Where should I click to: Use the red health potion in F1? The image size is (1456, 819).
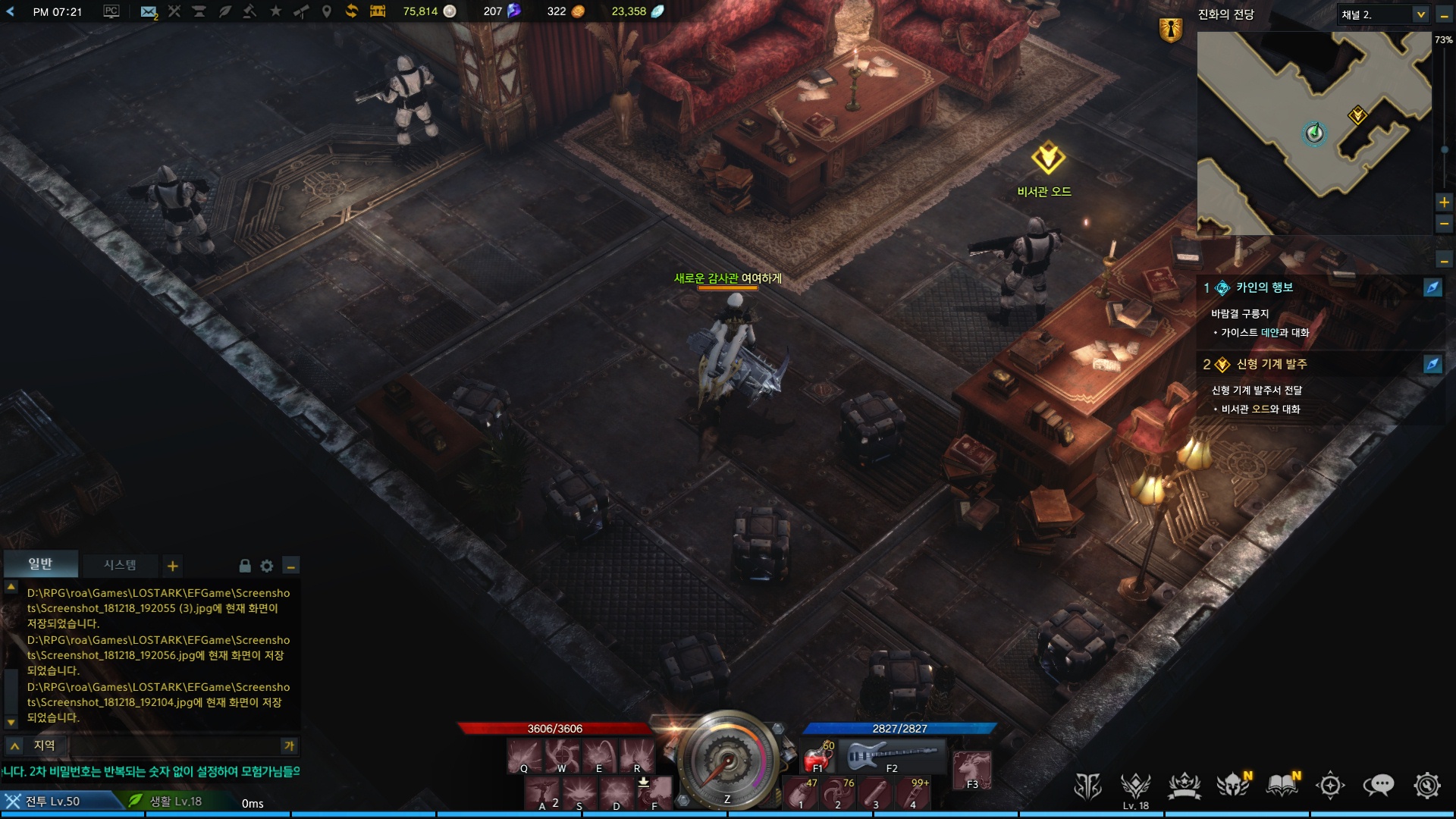(817, 756)
